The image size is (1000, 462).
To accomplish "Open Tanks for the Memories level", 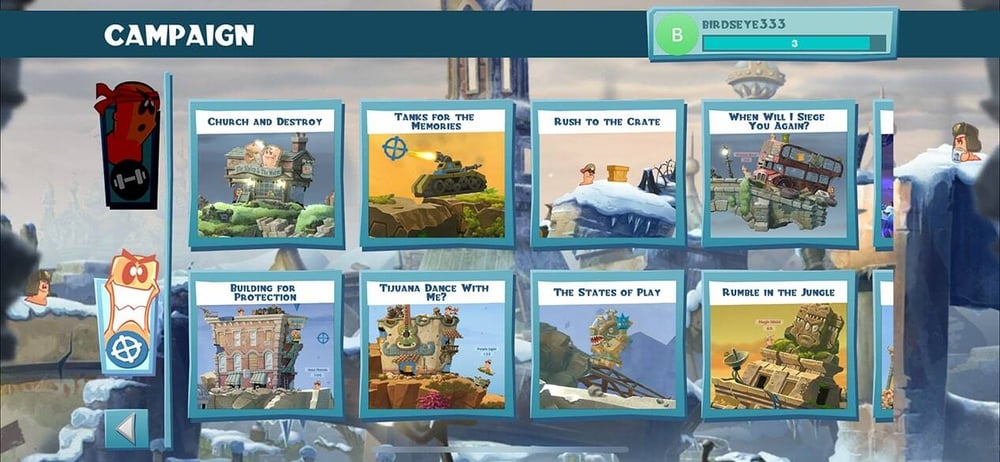I will [436, 175].
